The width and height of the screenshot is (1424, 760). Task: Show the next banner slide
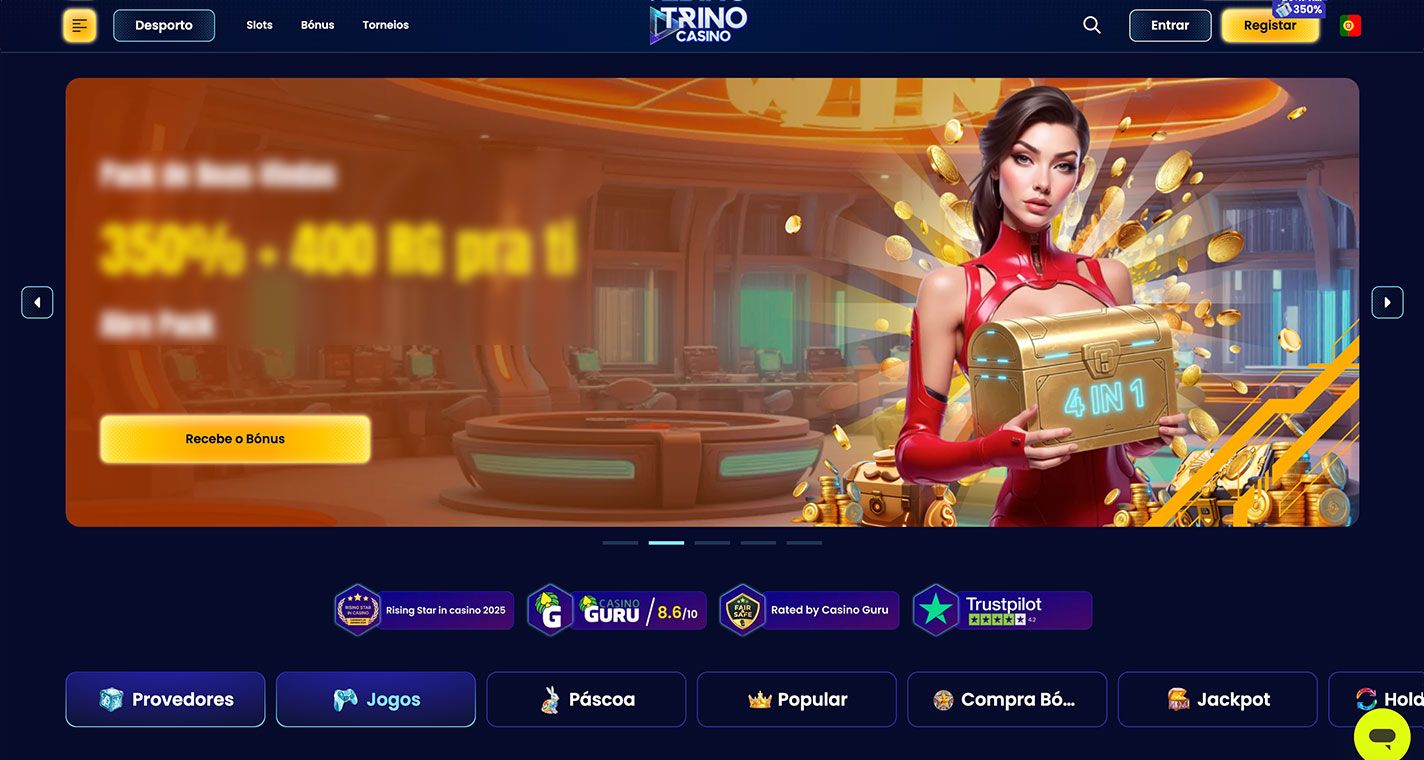[x=1387, y=302]
